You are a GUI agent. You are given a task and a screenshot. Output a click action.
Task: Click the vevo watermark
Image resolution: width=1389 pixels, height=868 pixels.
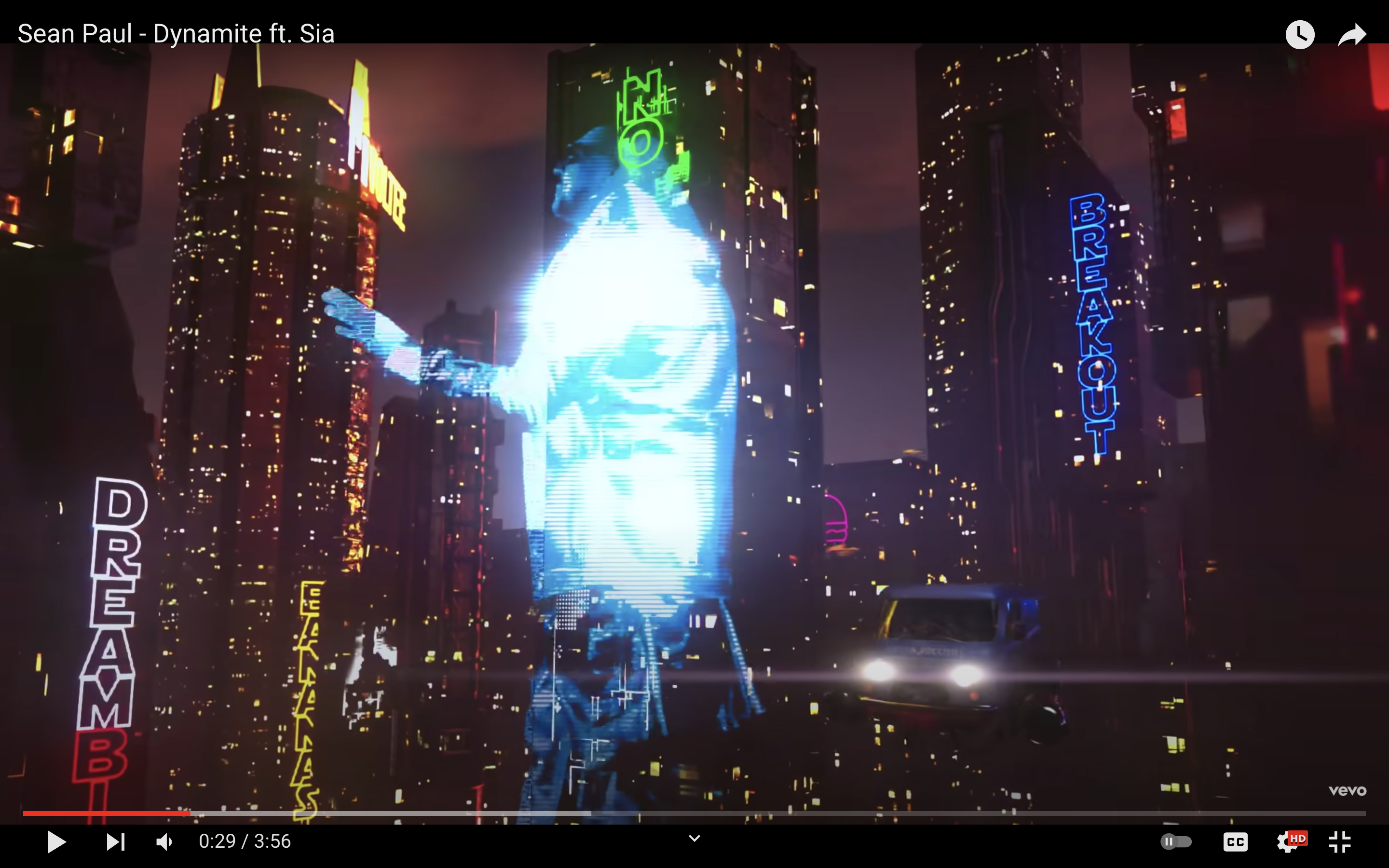click(1347, 791)
